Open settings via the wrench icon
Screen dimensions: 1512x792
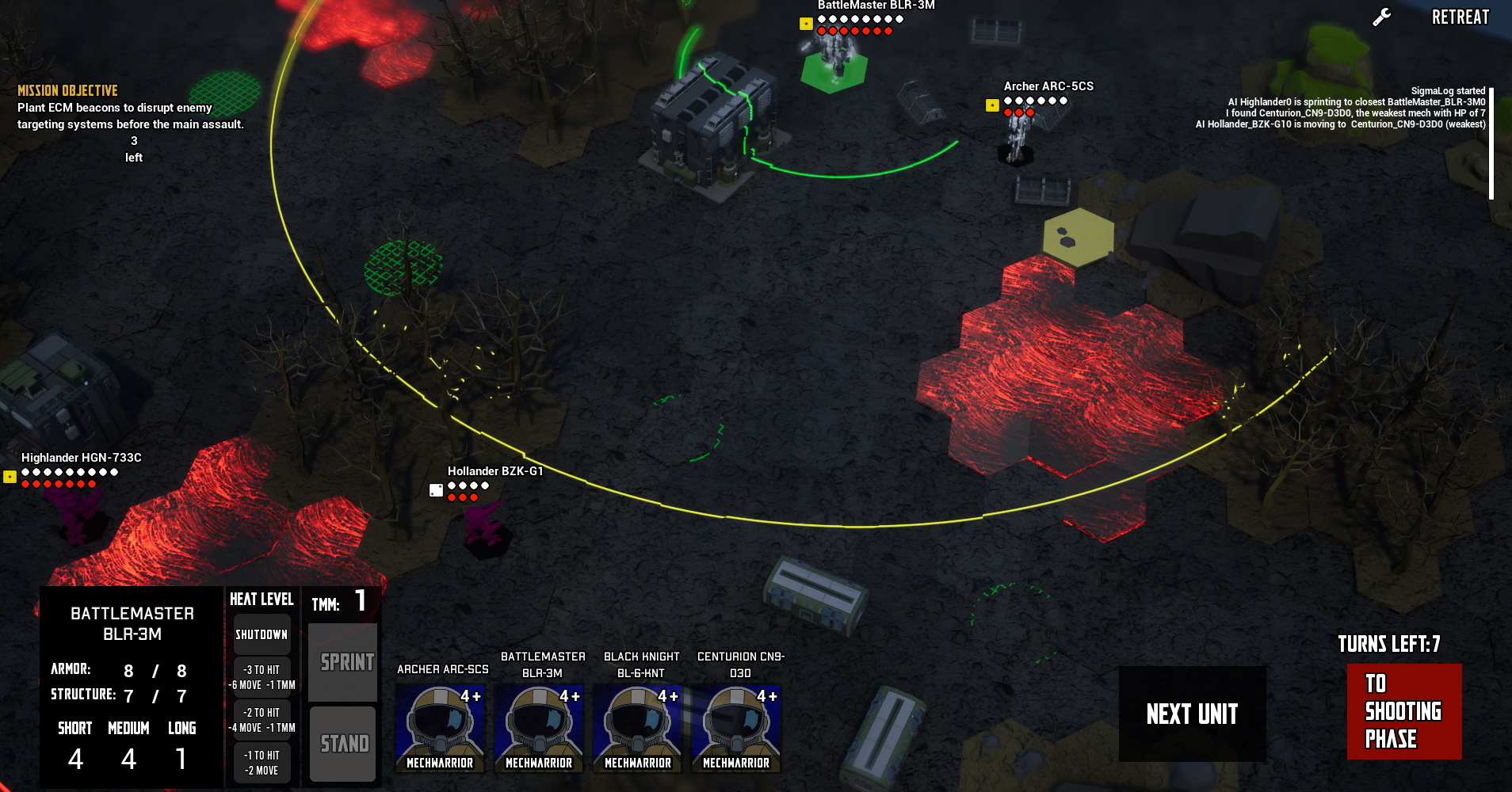[x=1382, y=17]
